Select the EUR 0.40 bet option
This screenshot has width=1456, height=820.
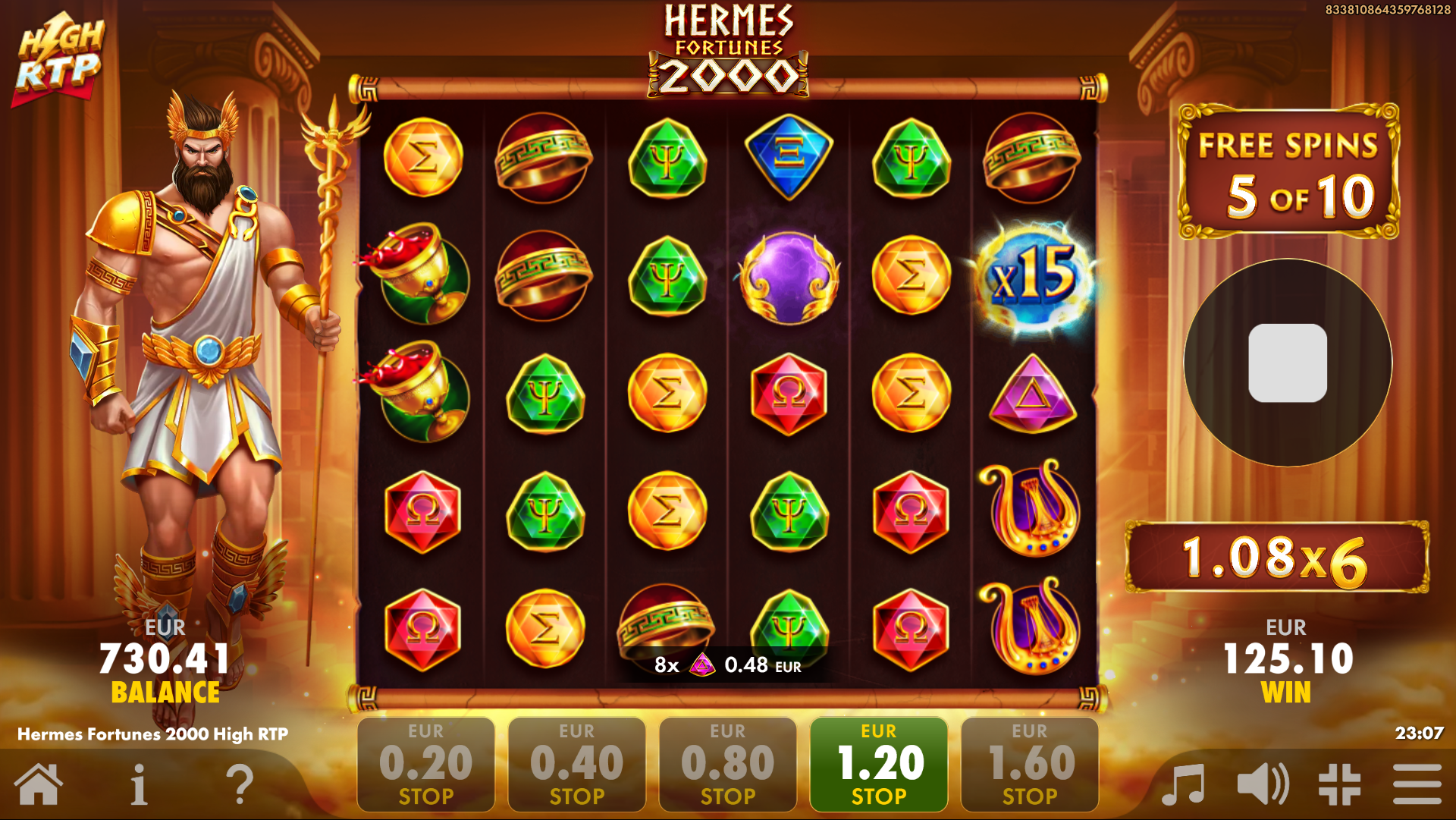coord(576,763)
